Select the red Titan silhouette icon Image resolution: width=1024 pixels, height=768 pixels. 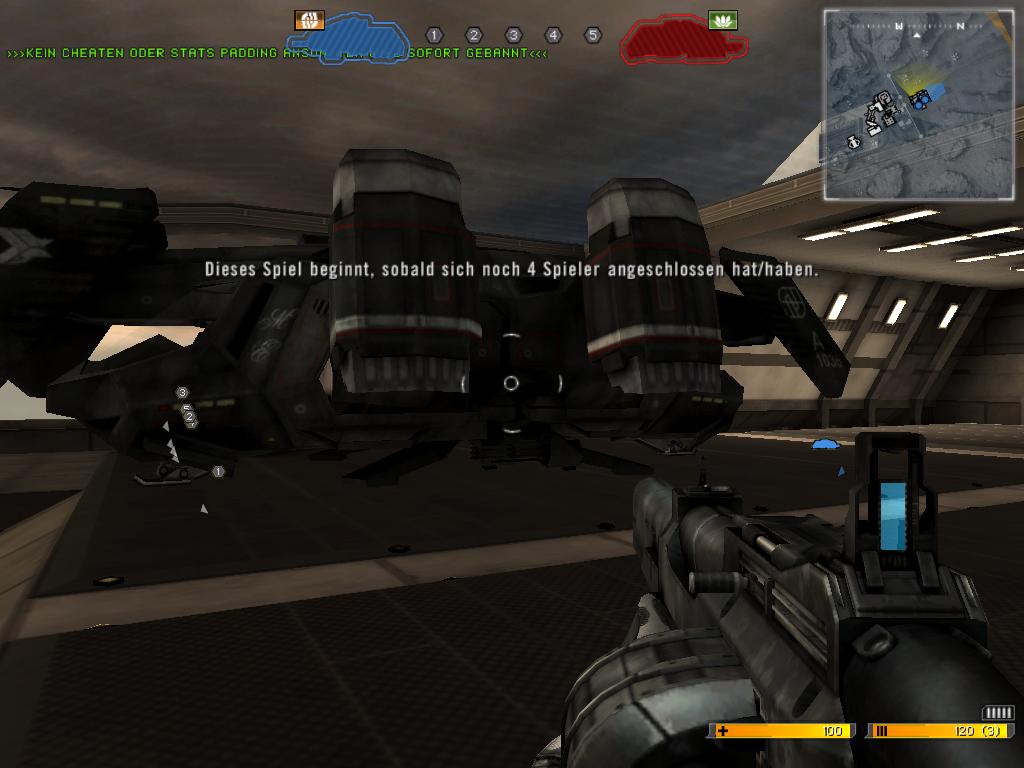pyautogui.click(x=682, y=40)
